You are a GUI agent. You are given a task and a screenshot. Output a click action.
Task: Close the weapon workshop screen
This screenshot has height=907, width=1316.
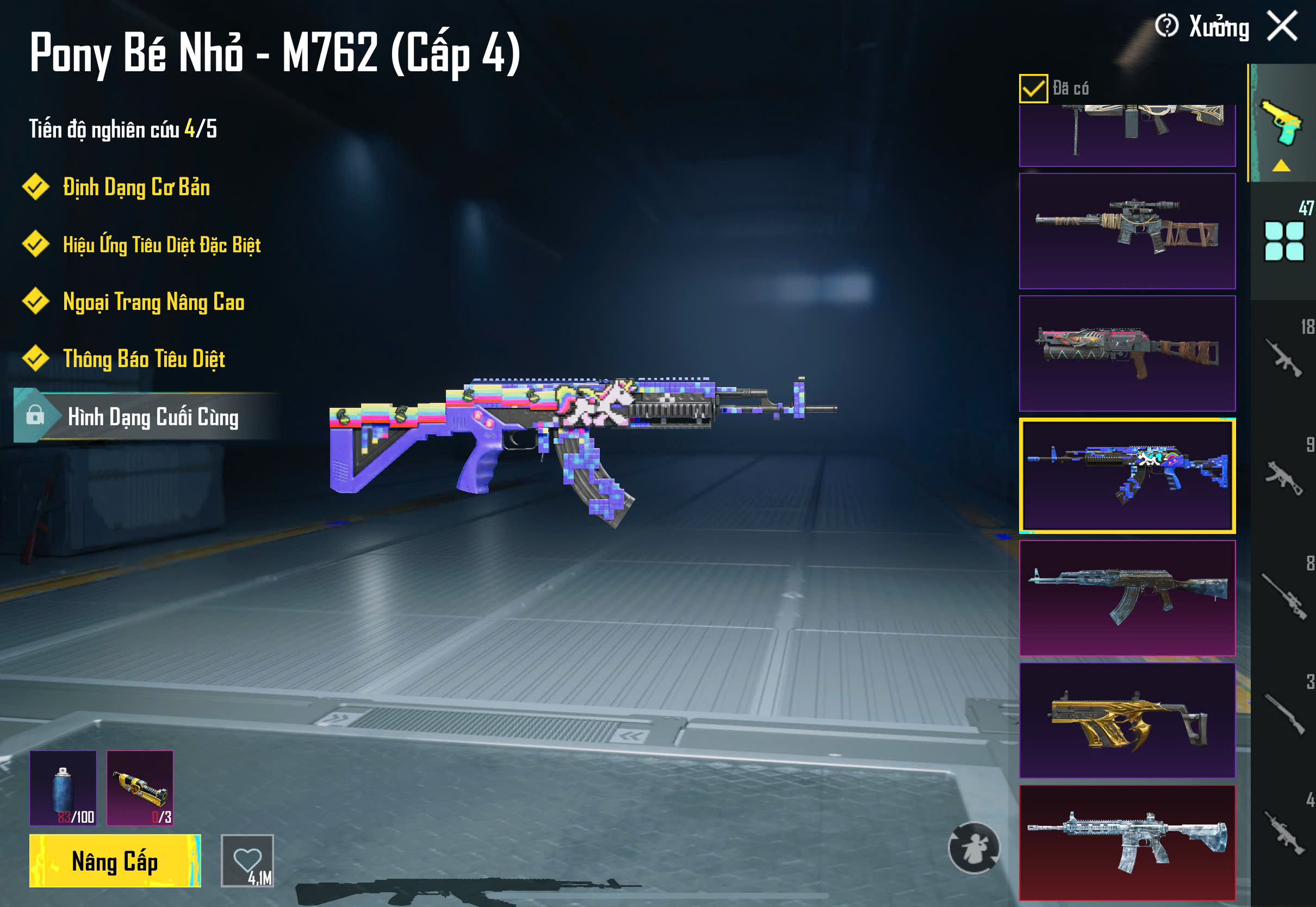(x=1282, y=26)
